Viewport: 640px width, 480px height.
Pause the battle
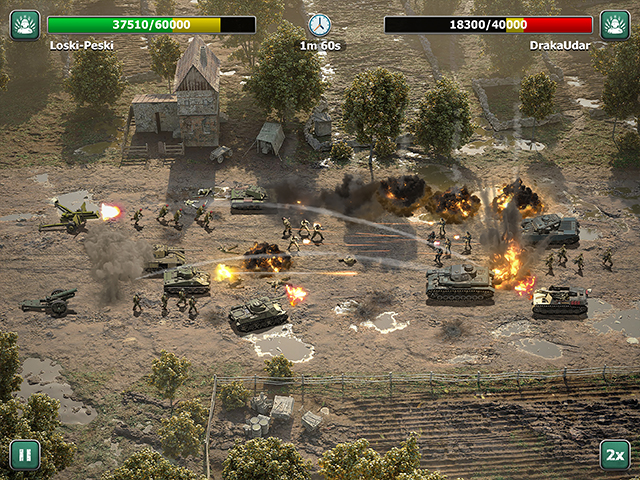25,455
